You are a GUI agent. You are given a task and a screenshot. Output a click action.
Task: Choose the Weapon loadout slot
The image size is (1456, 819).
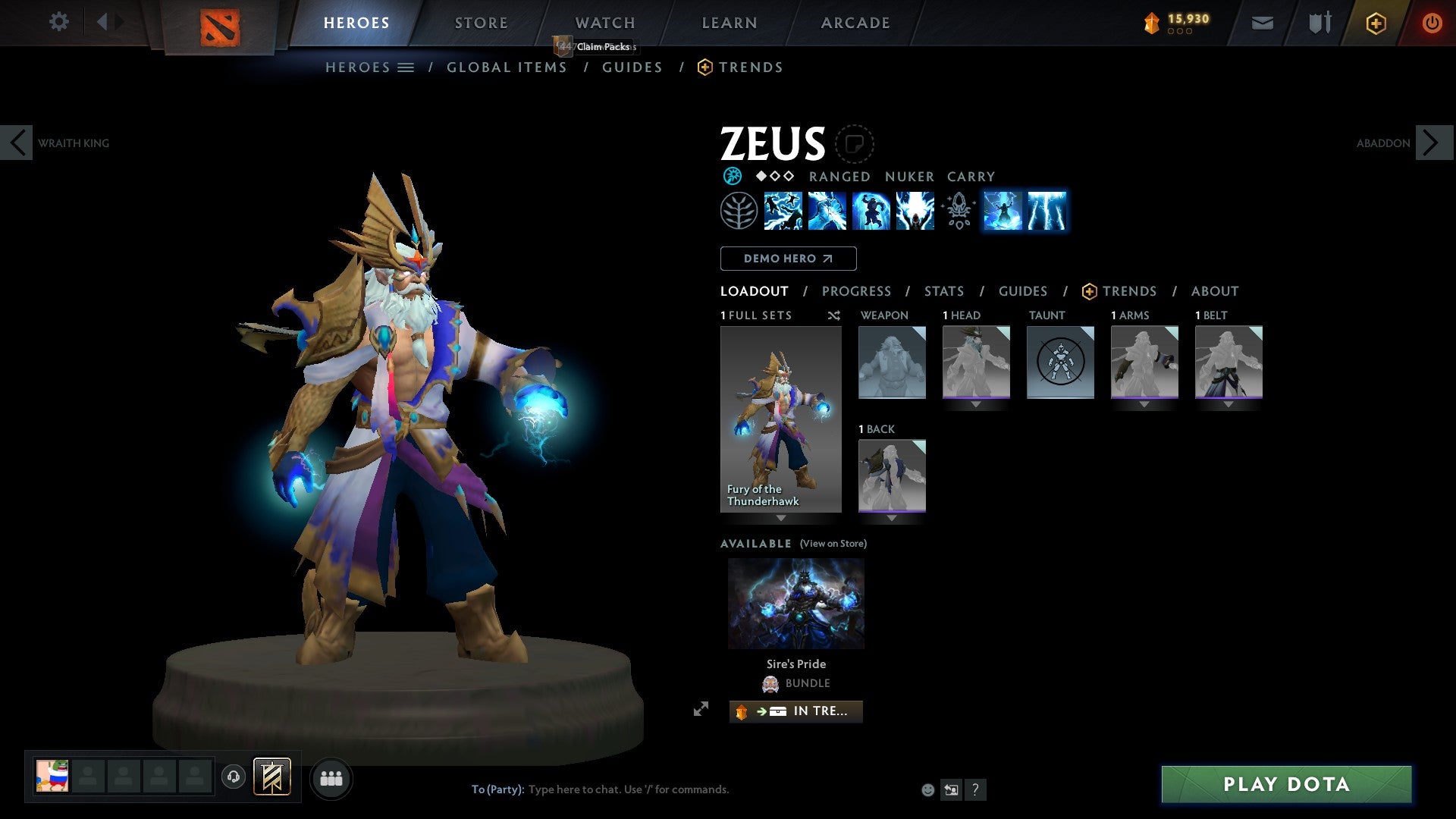click(892, 362)
